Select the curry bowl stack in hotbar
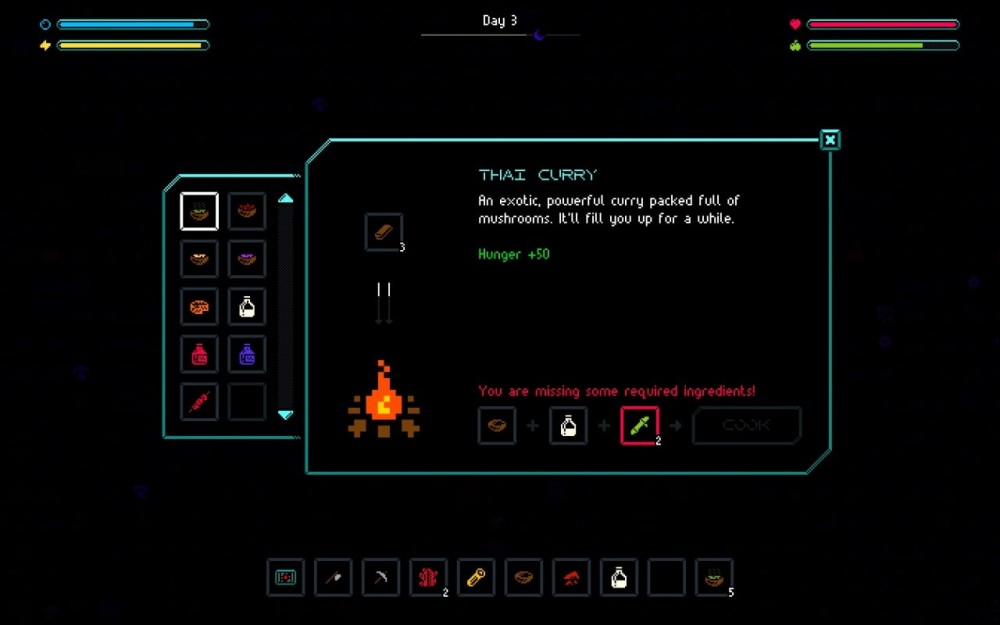Screen dimensions: 1000x625 click(714, 577)
